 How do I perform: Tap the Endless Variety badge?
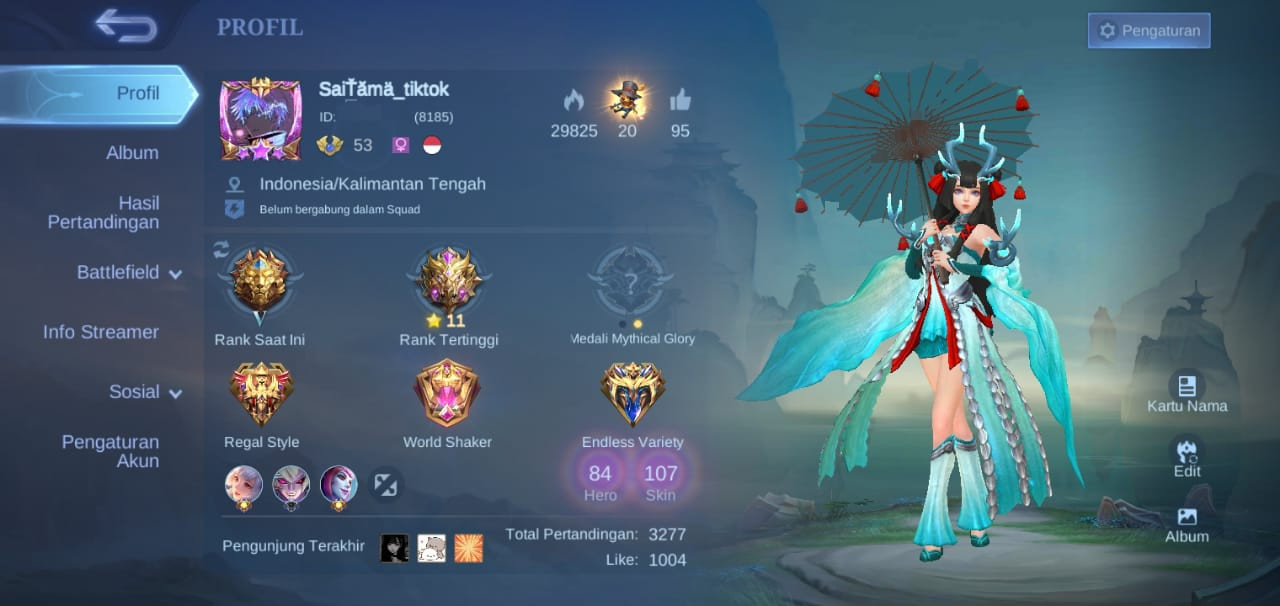click(632, 394)
